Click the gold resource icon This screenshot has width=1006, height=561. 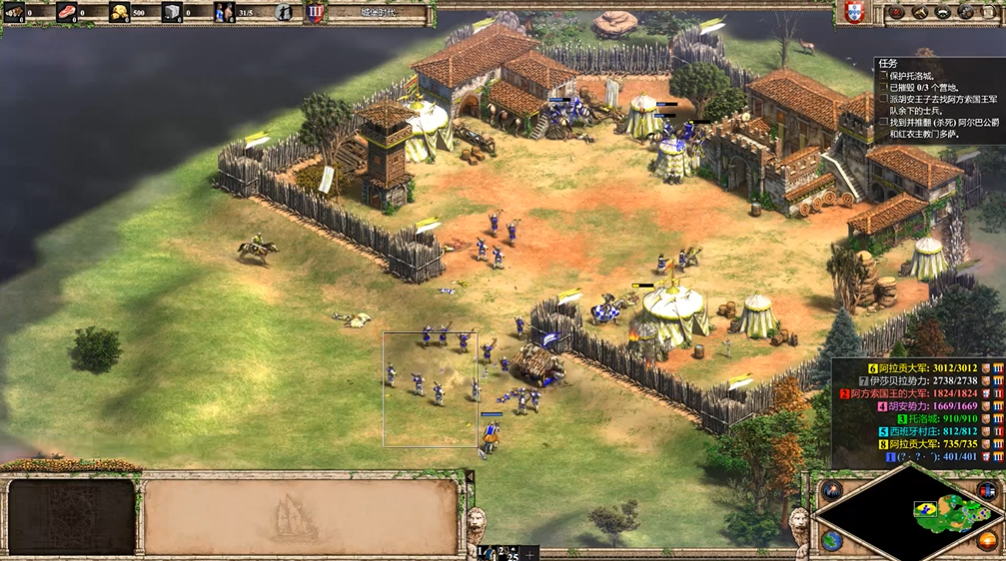pos(119,13)
